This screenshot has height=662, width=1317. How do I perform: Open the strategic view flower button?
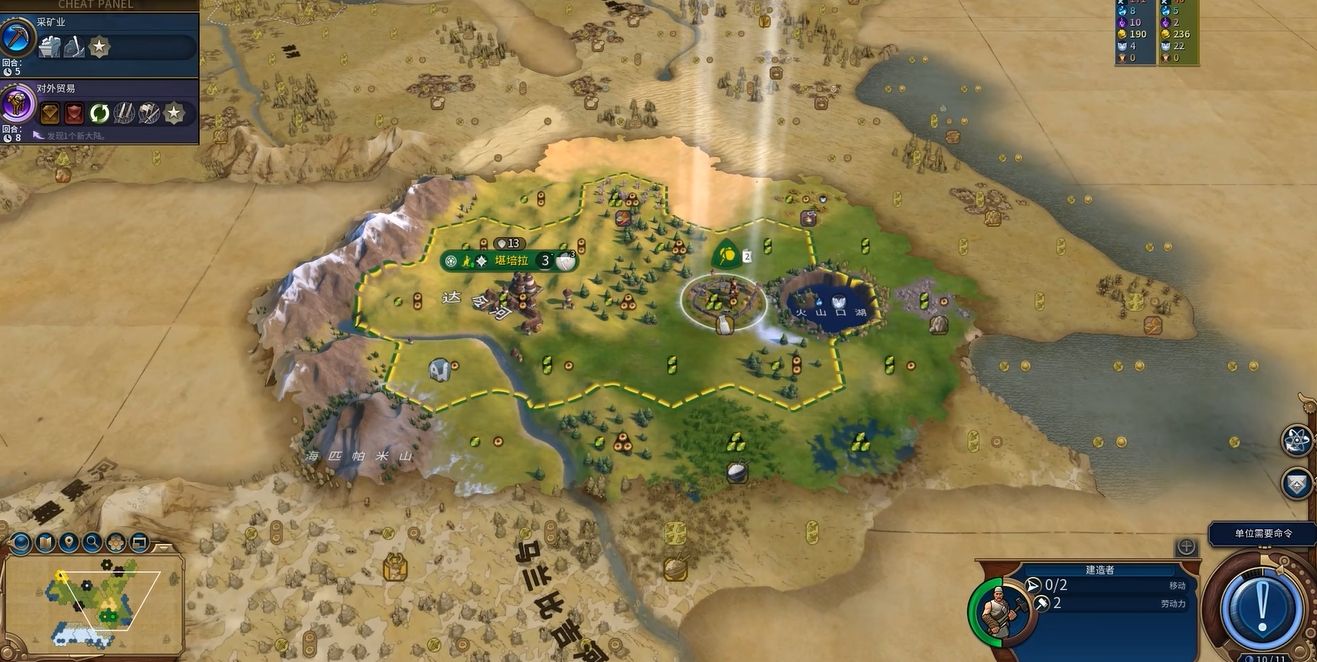point(116,543)
